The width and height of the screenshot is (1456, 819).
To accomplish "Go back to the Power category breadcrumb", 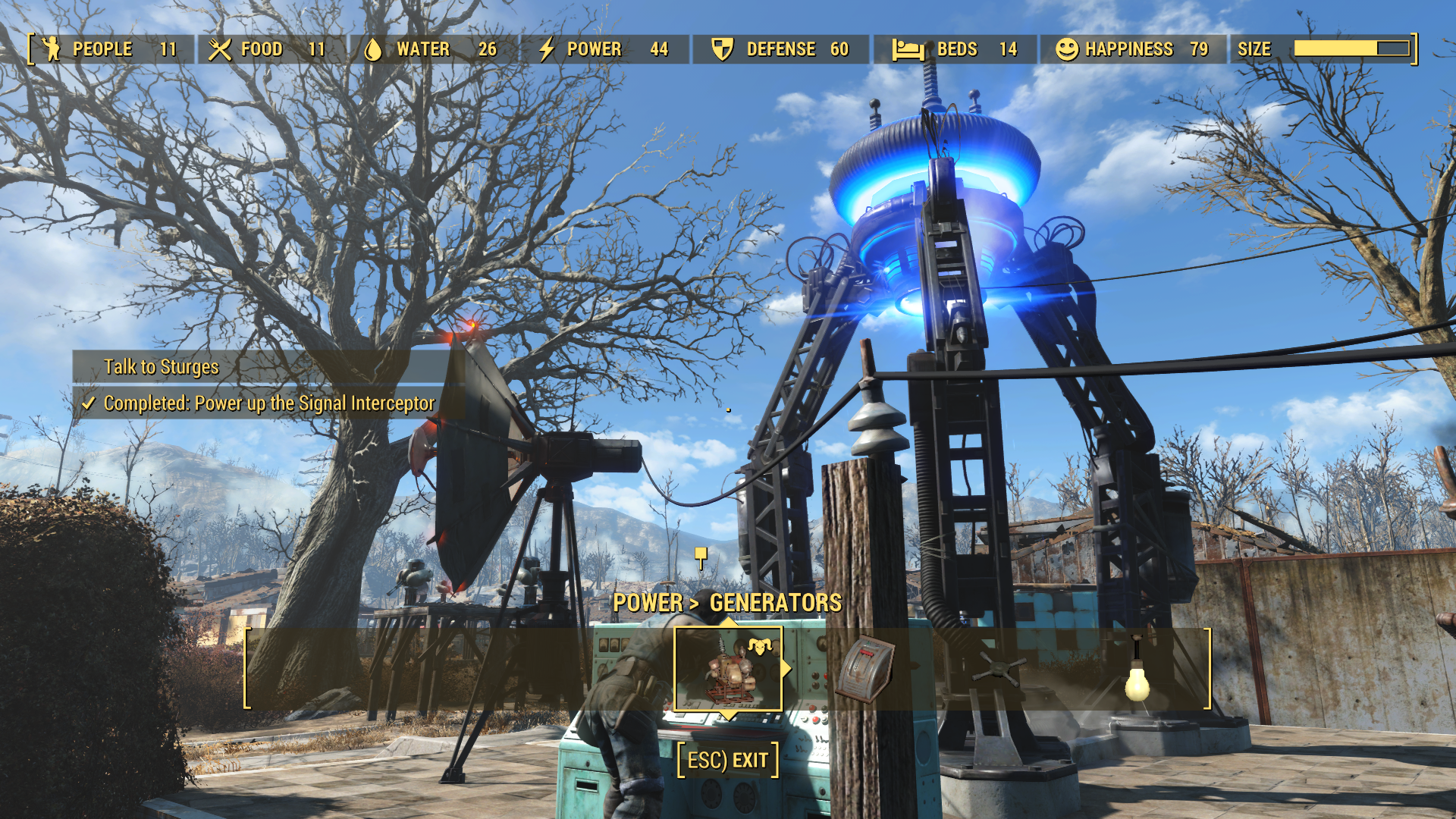I will (647, 603).
